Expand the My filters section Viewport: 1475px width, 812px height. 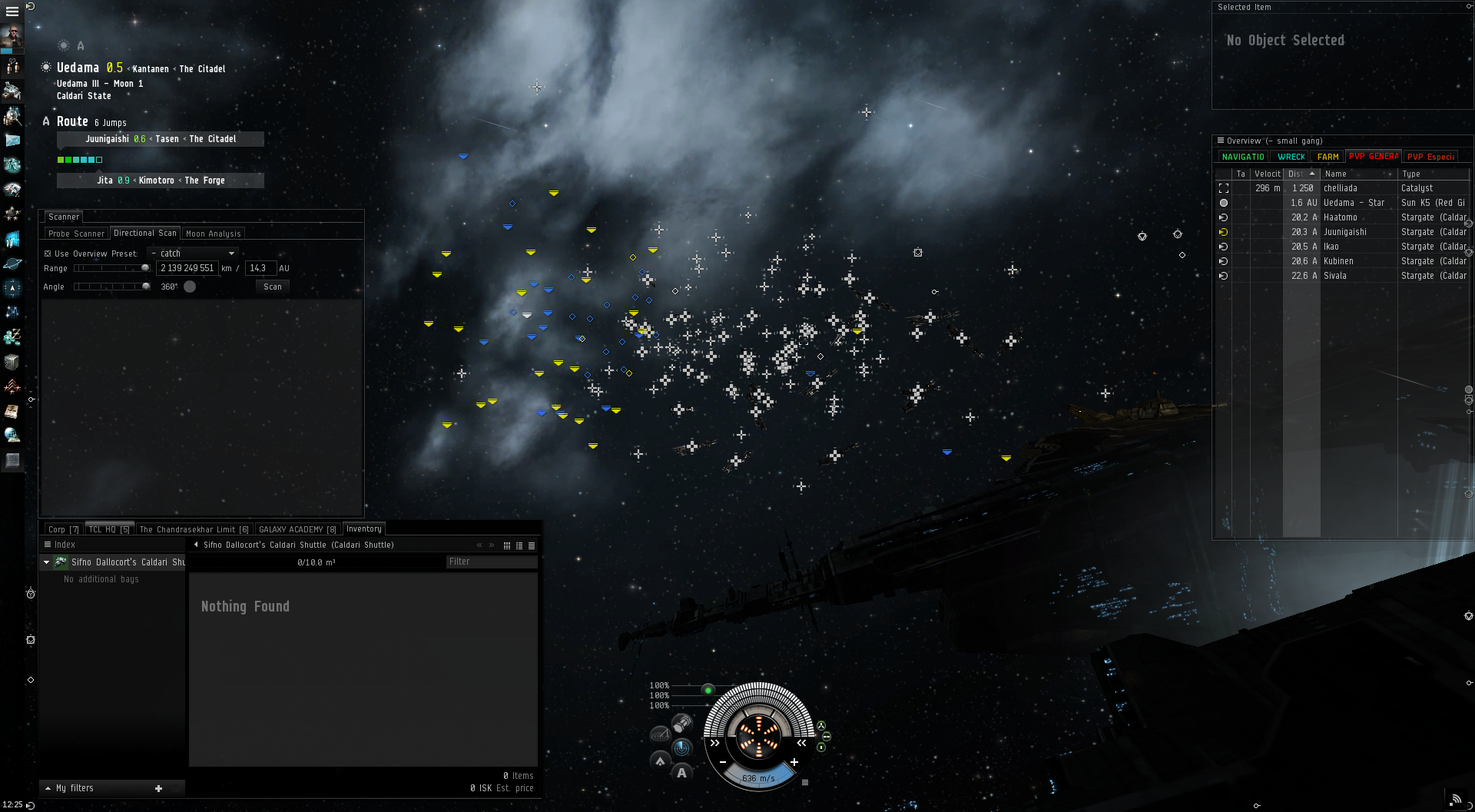point(75,788)
